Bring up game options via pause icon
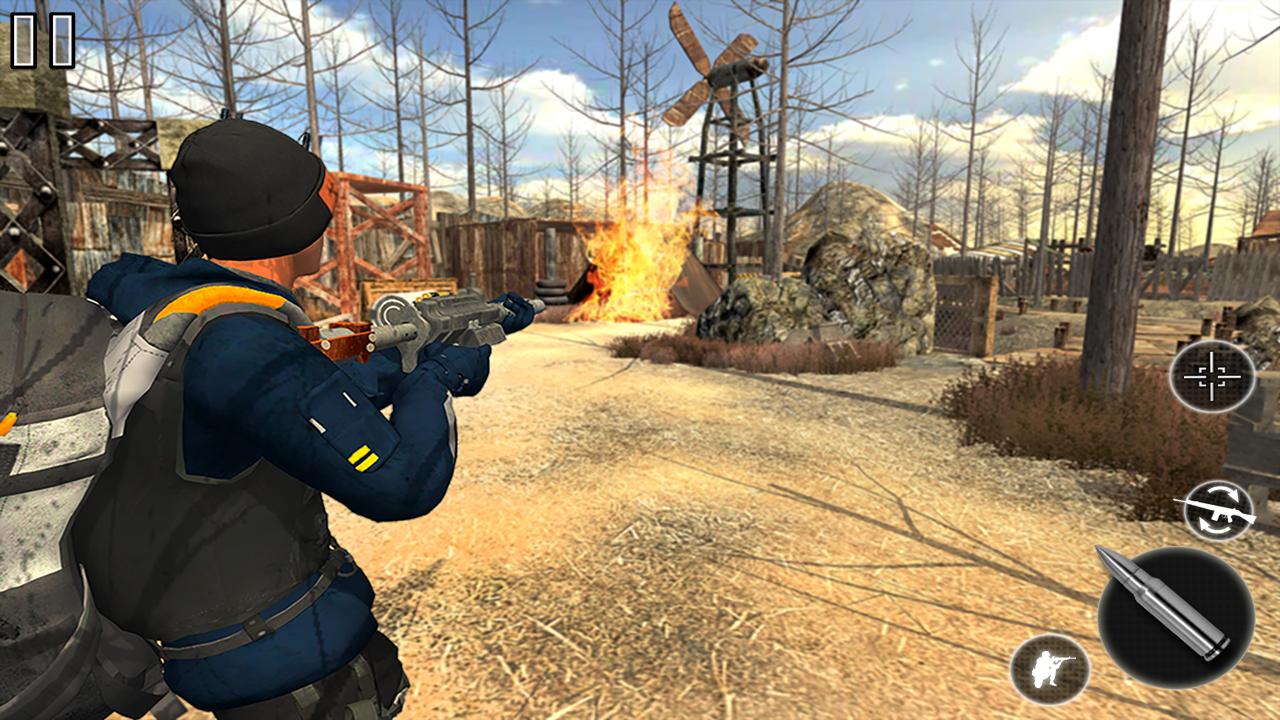This screenshot has width=1280, height=720. pyautogui.click(x=40, y=41)
